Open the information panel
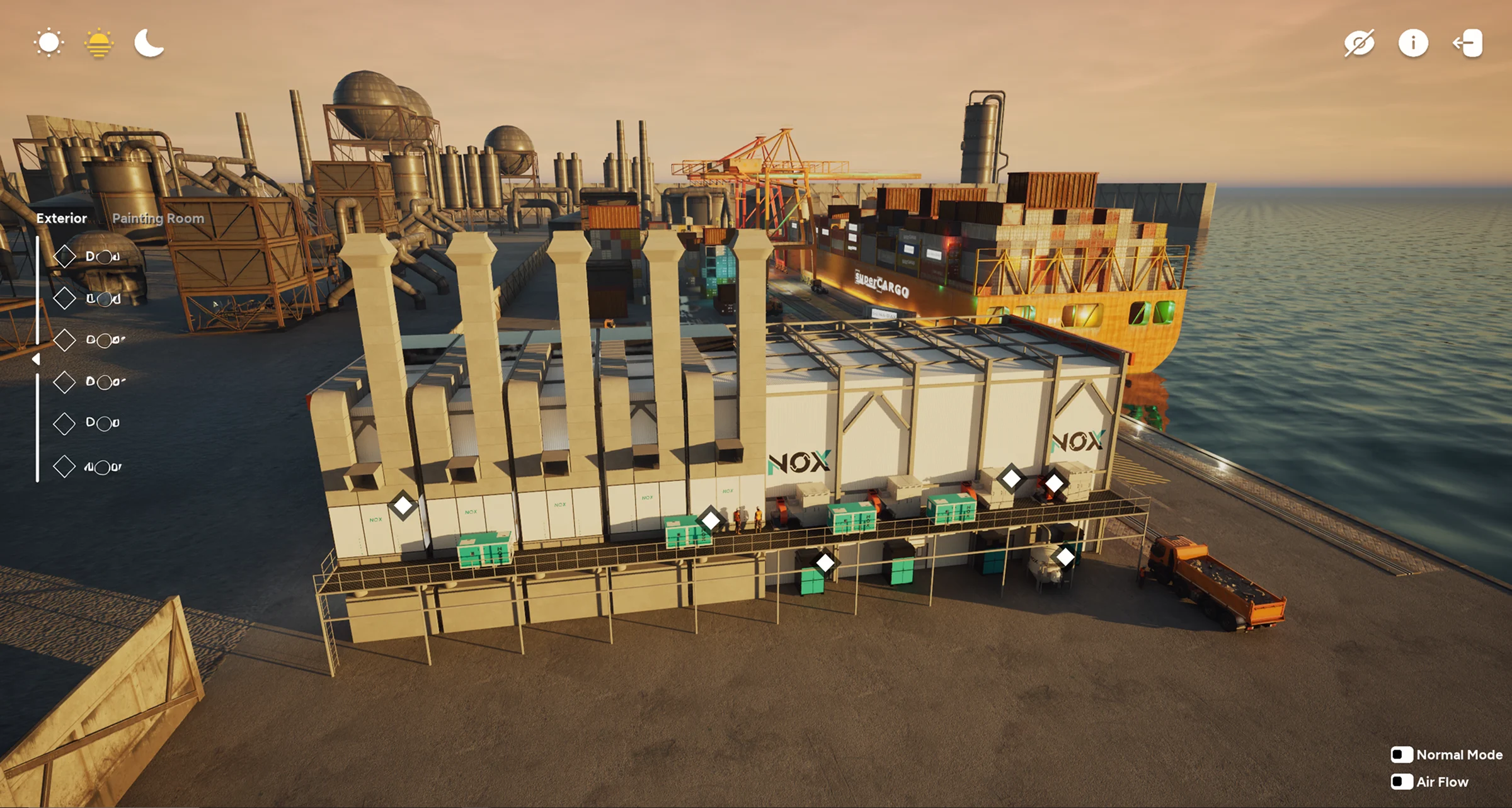This screenshot has width=1512, height=808. pos(1413,43)
